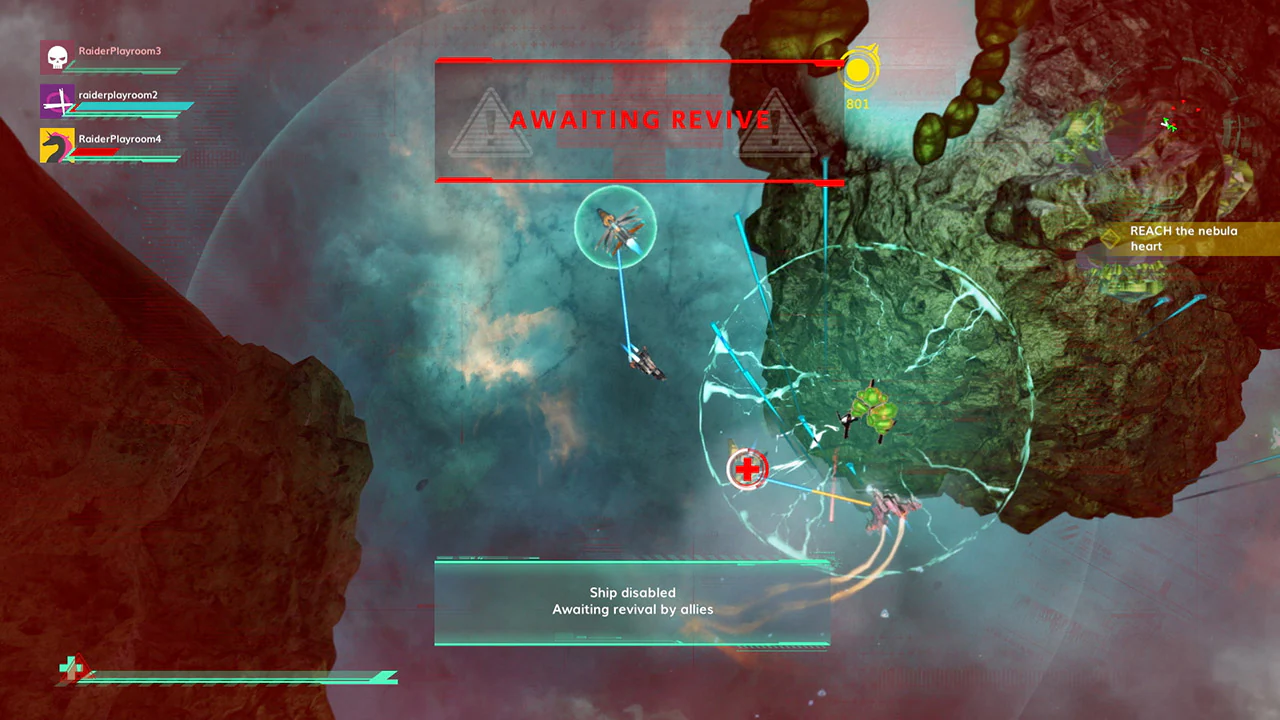The width and height of the screenshot is (1280, 720).
Task: Click the diamond objective marker beside the quest text
Action: click(x=1110, y=239)
